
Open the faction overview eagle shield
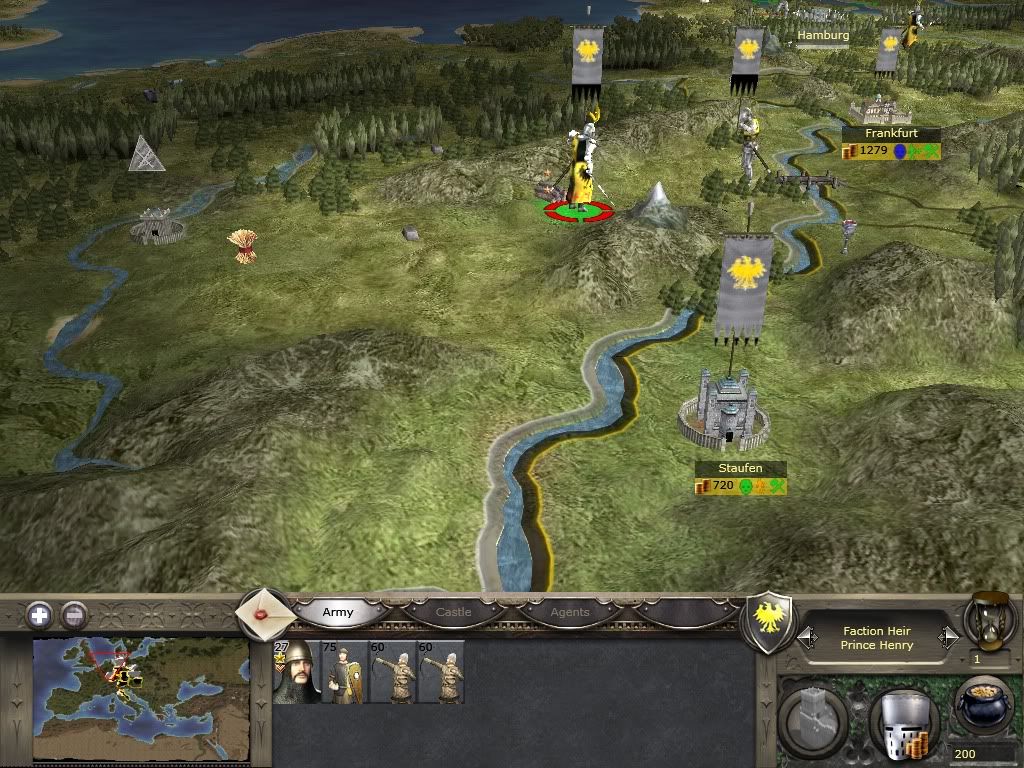click(x=770, y=622)
